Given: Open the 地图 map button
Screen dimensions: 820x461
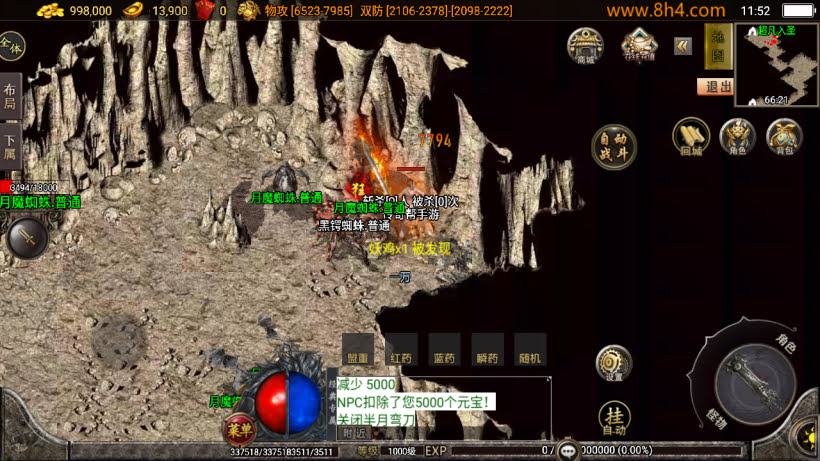Looking at the screenshot, I should pyautogui.click(x=716, y=45).
